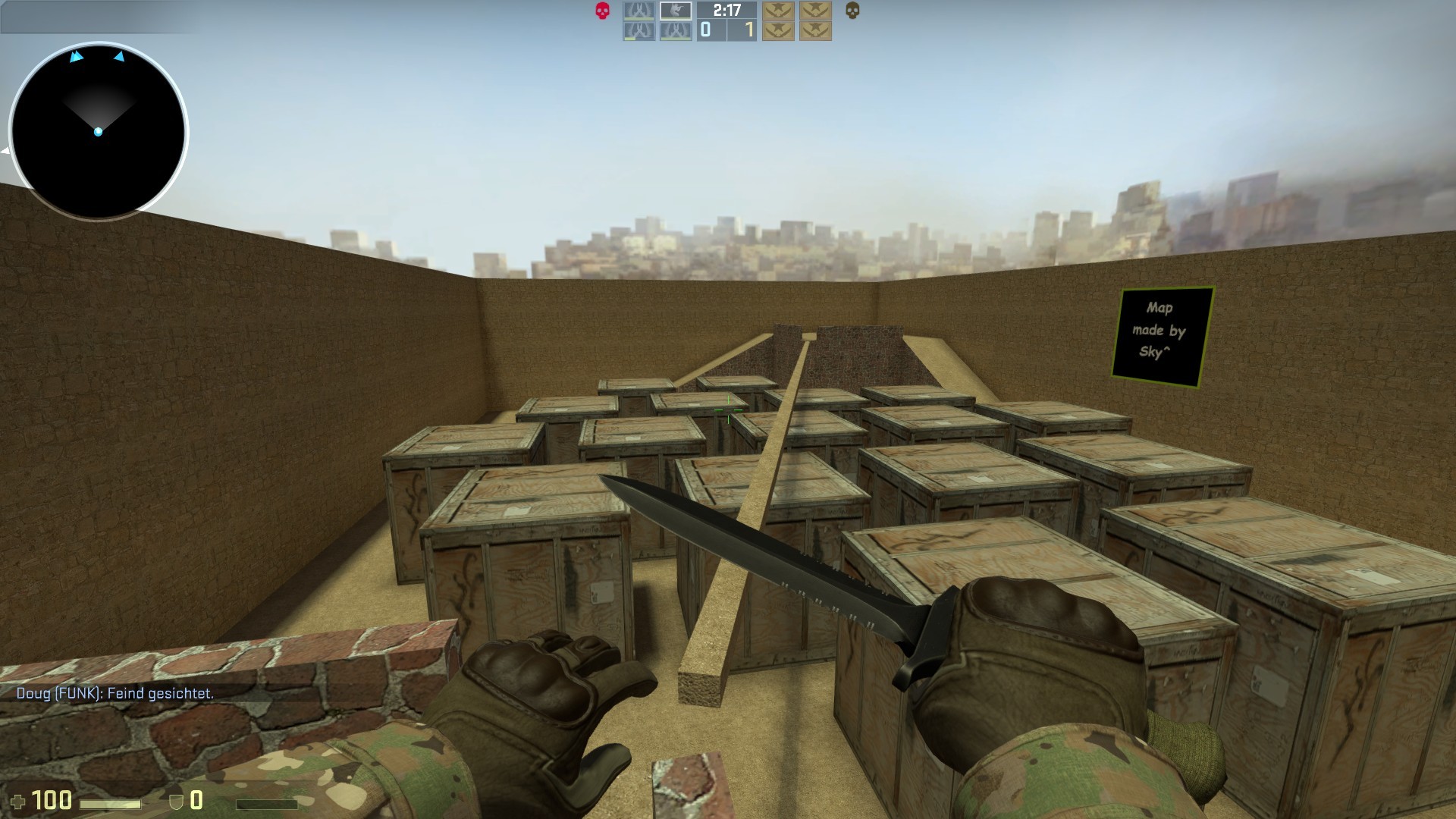Click the red skull elimination icon

pyautogui.click(x=602, y=11)
